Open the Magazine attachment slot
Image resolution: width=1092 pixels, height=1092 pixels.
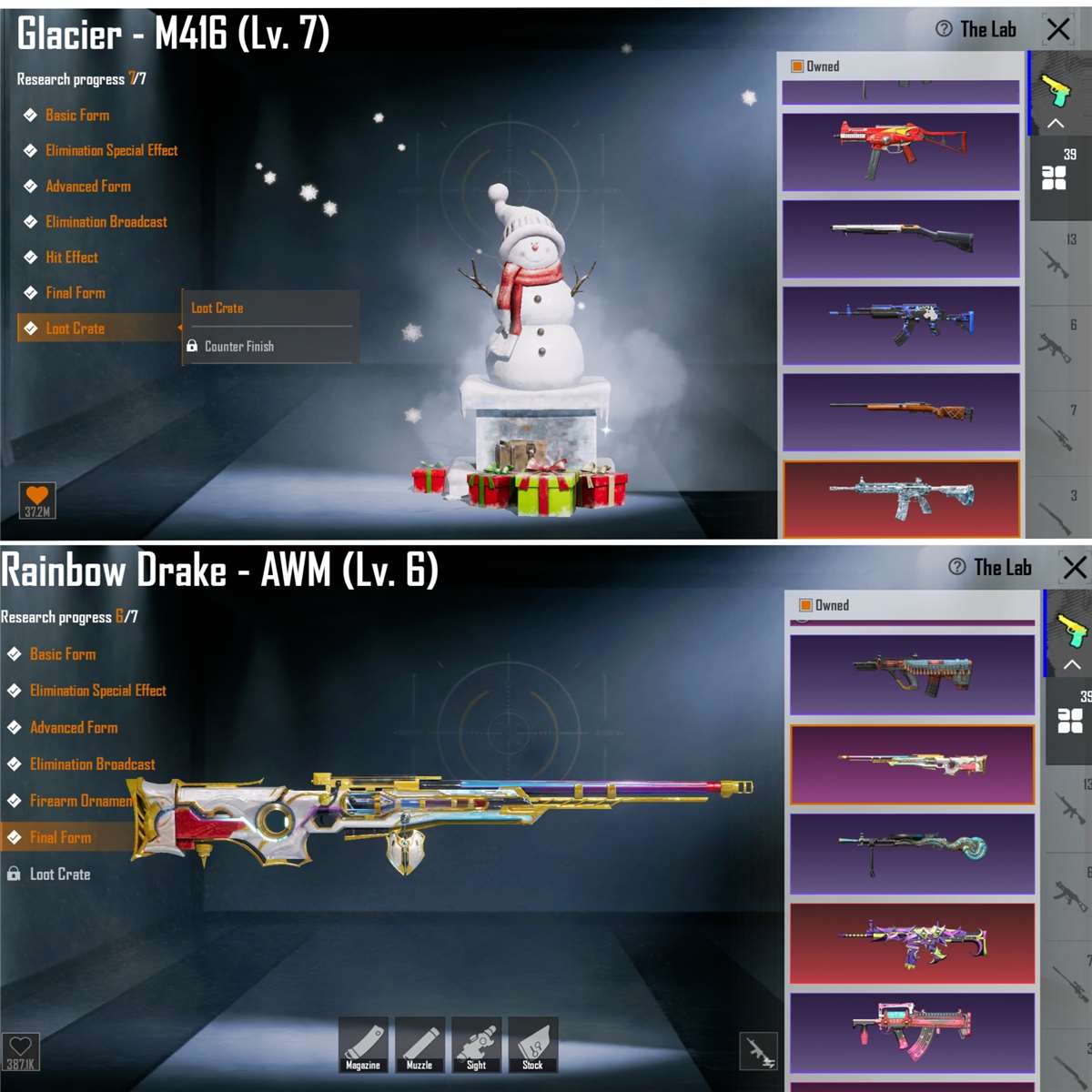[x=363, y=1045]
